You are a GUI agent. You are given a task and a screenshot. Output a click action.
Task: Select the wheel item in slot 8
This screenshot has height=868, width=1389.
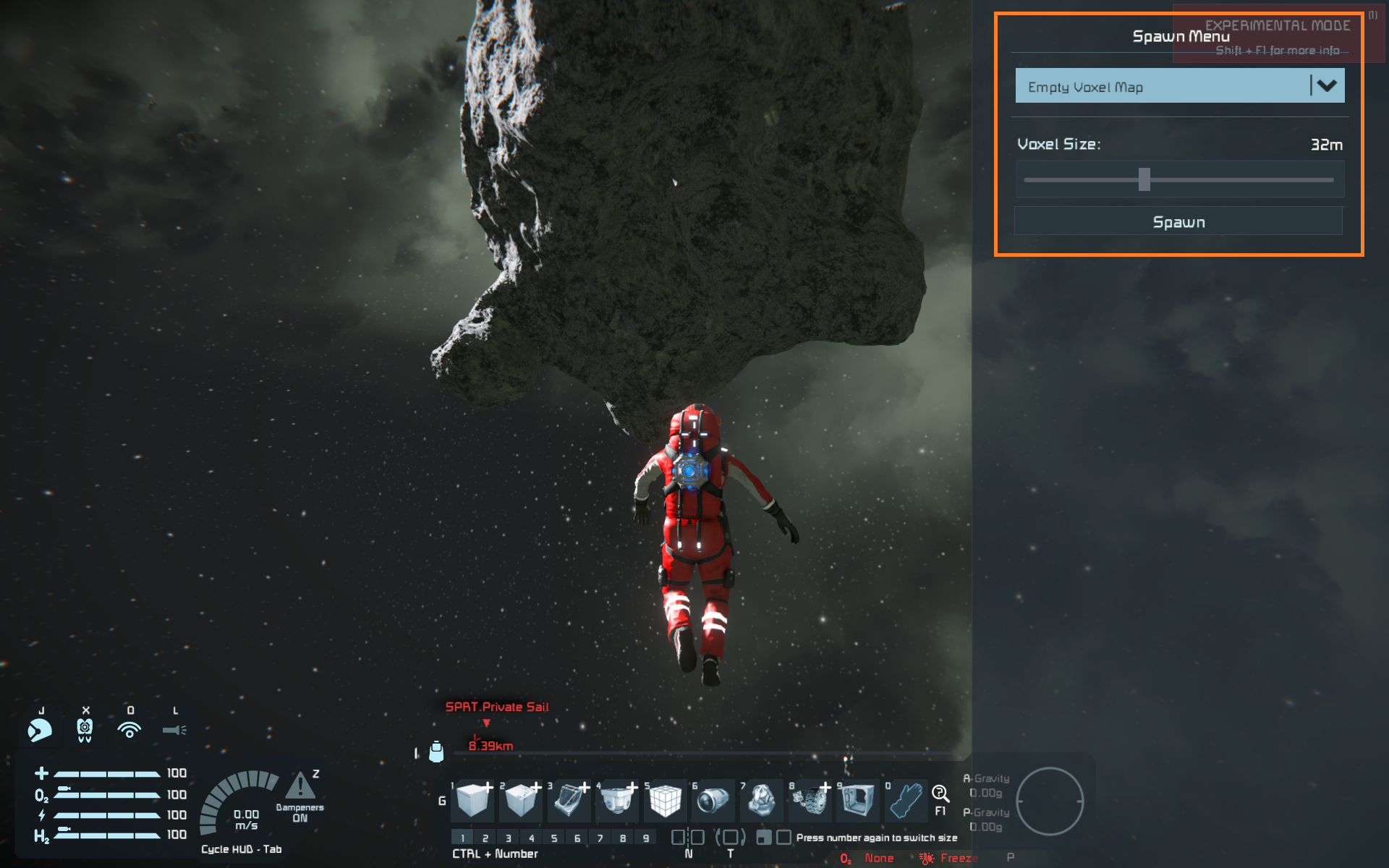coord(810,801)
